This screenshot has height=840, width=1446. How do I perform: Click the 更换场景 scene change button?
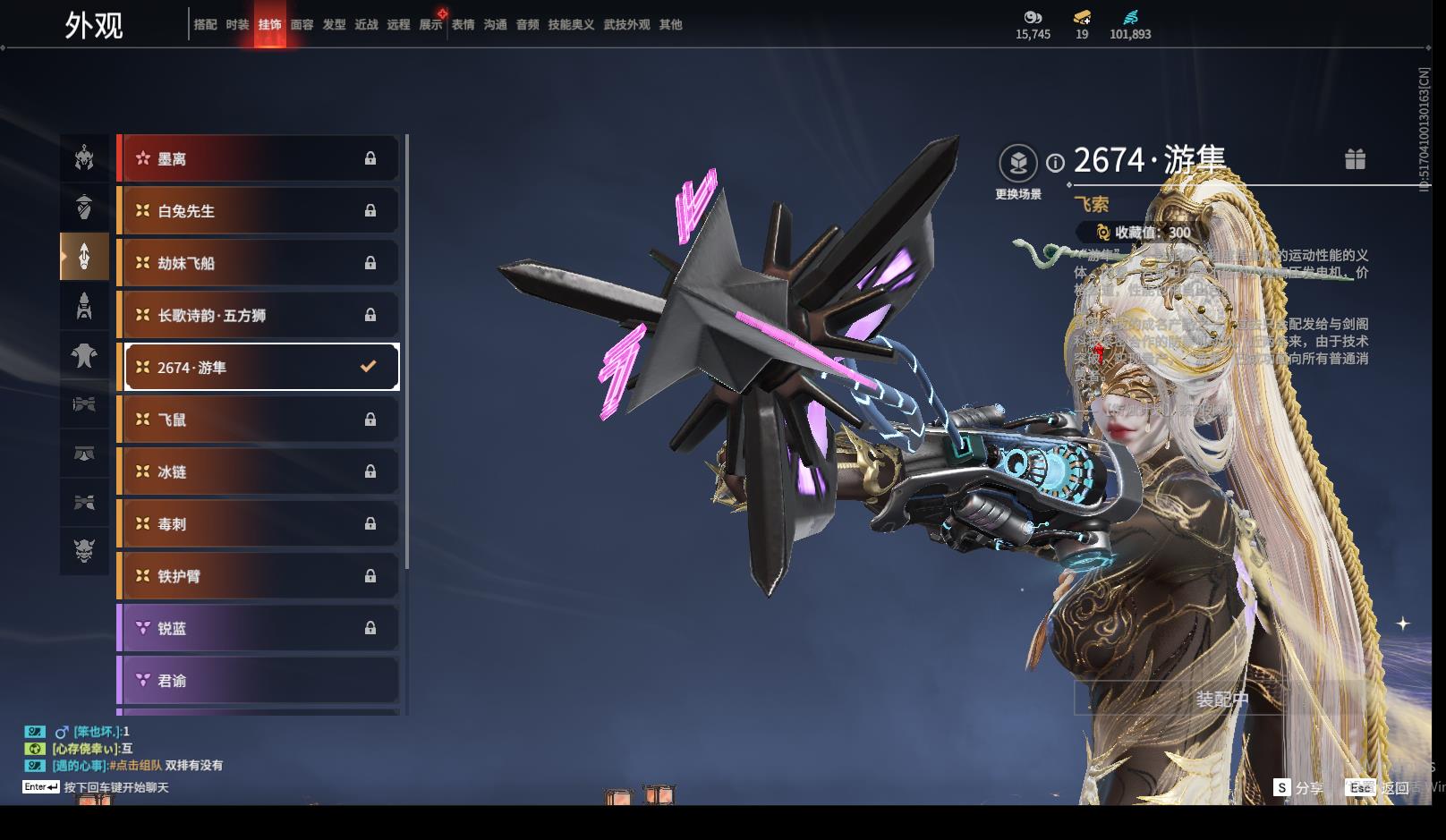coord(1018,164)
